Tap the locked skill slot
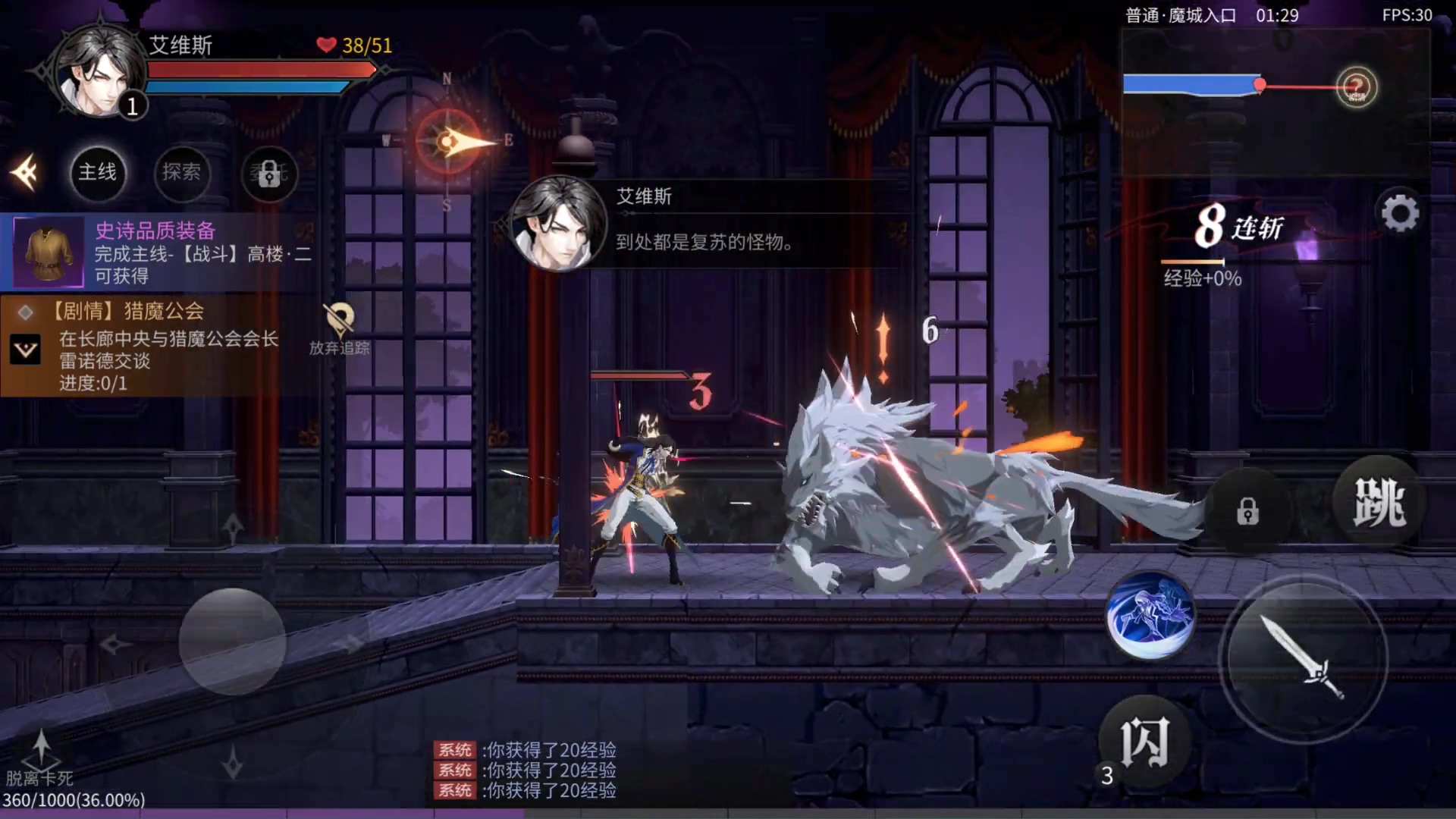 (x=1247, y=512)
